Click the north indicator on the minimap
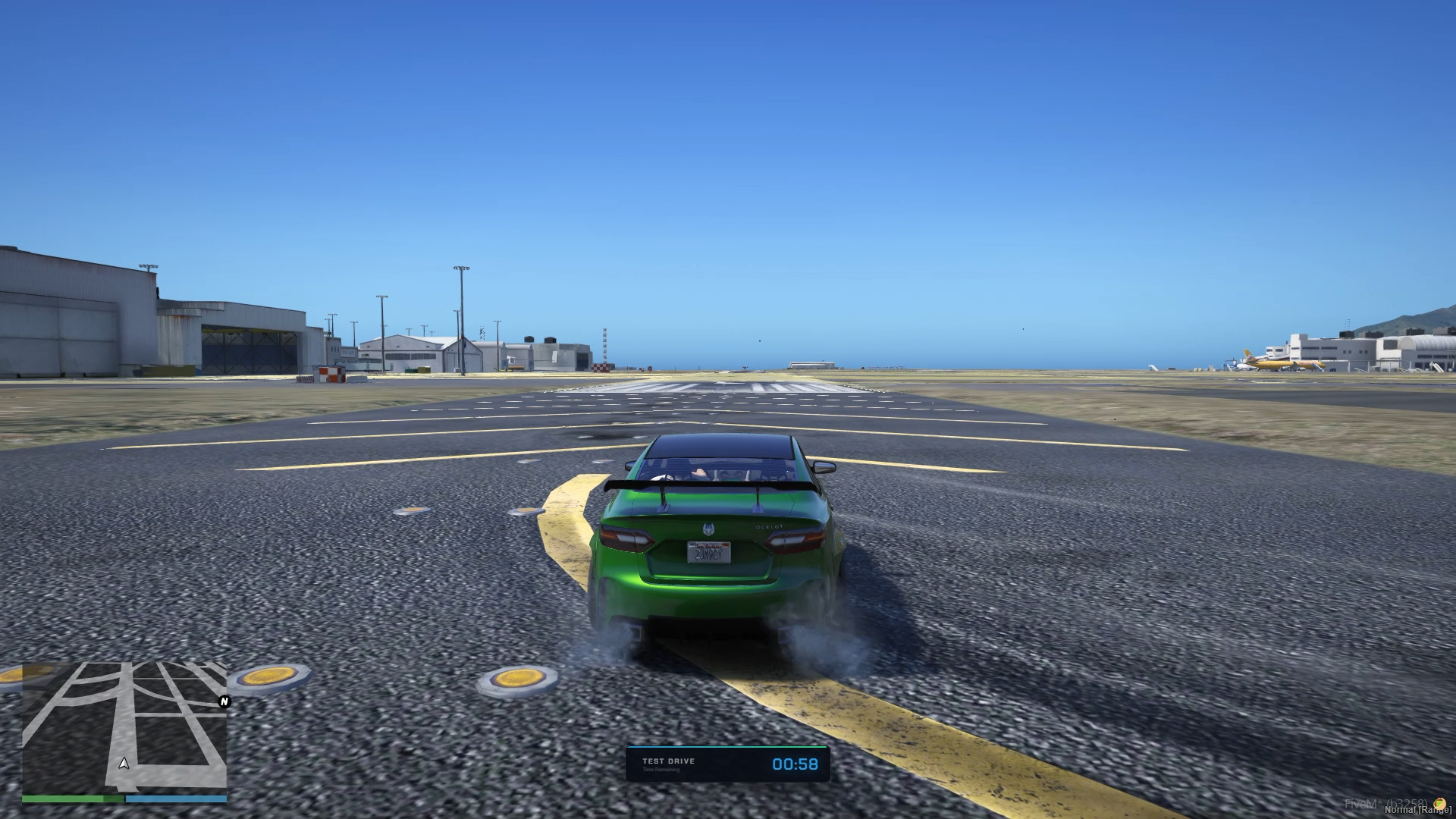Image resolution: width=1456 pixels, height=819 pixels. [222, 702]
